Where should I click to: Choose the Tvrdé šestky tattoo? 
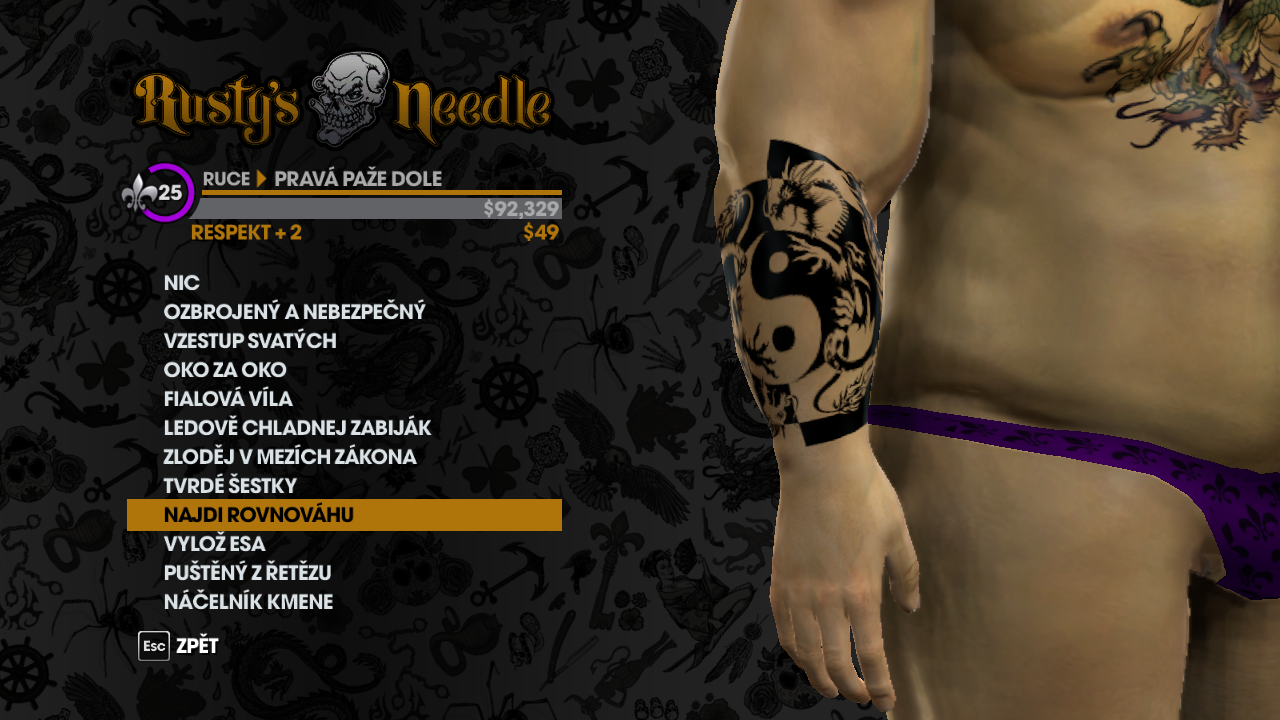(230, 486)
